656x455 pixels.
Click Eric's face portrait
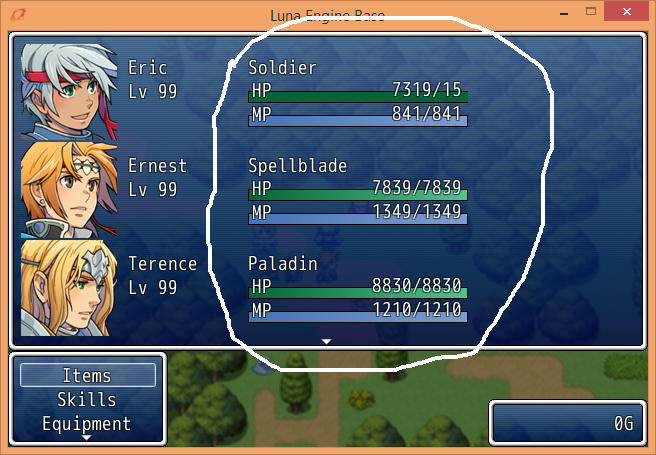tap(69, 90)
